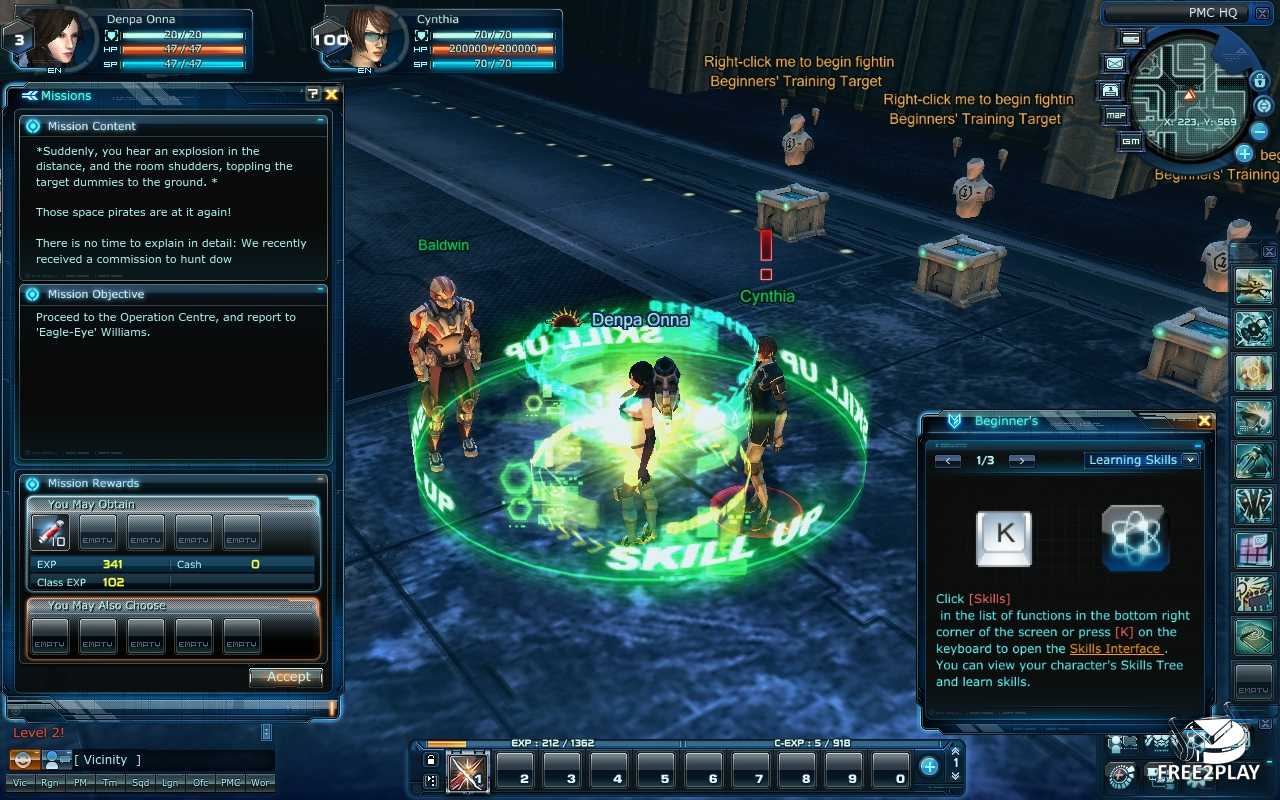Screen dimensions: 1280x800
Task: Open the GM button beside the minimap
Action: coord(1130,141)
